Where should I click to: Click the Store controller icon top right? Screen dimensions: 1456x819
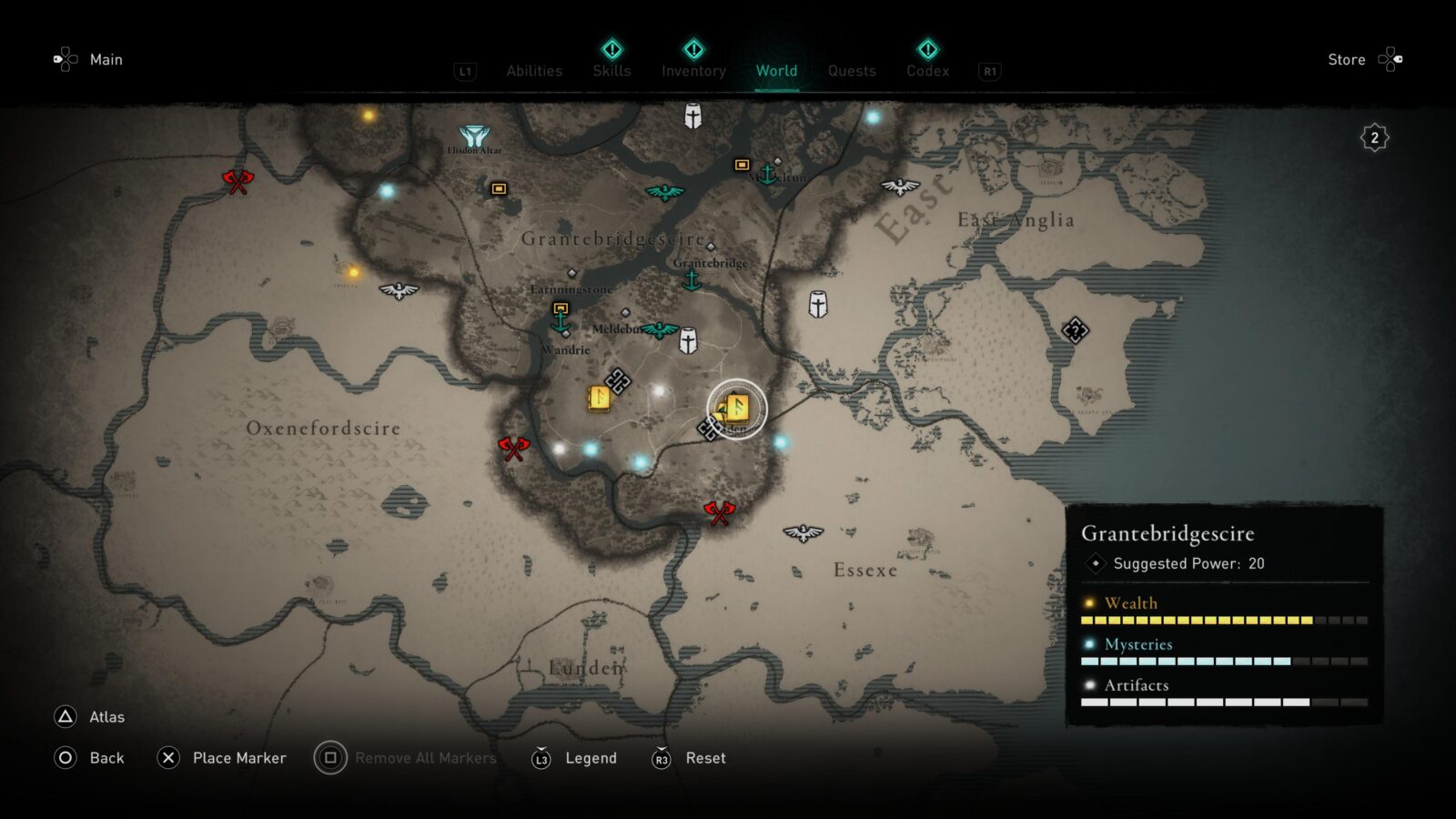1391,58
